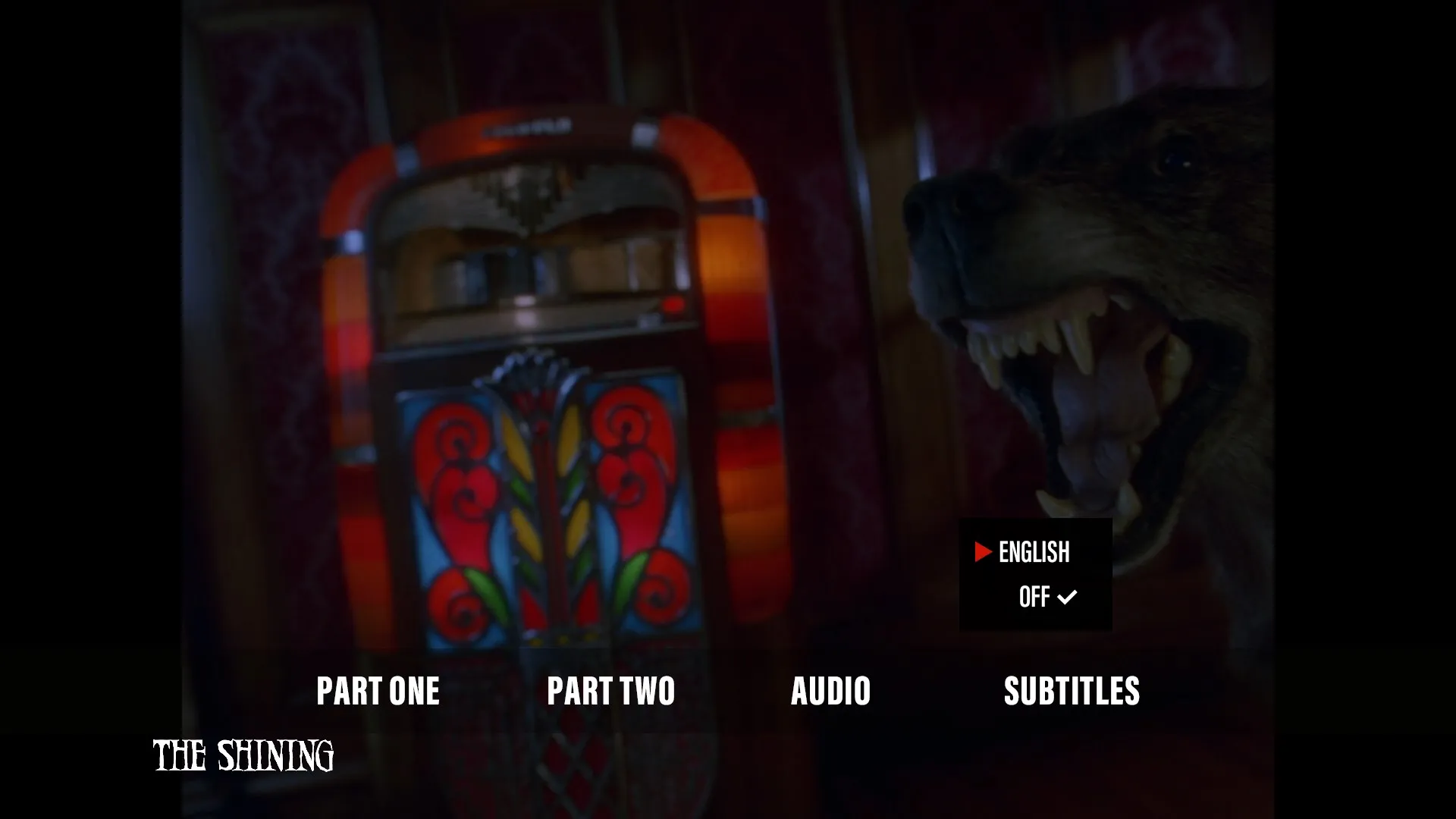This screenshot has height=819, width=1456.
Task: Choose ENGLISH in the subtitle popup
Action: click(1034, 552)
